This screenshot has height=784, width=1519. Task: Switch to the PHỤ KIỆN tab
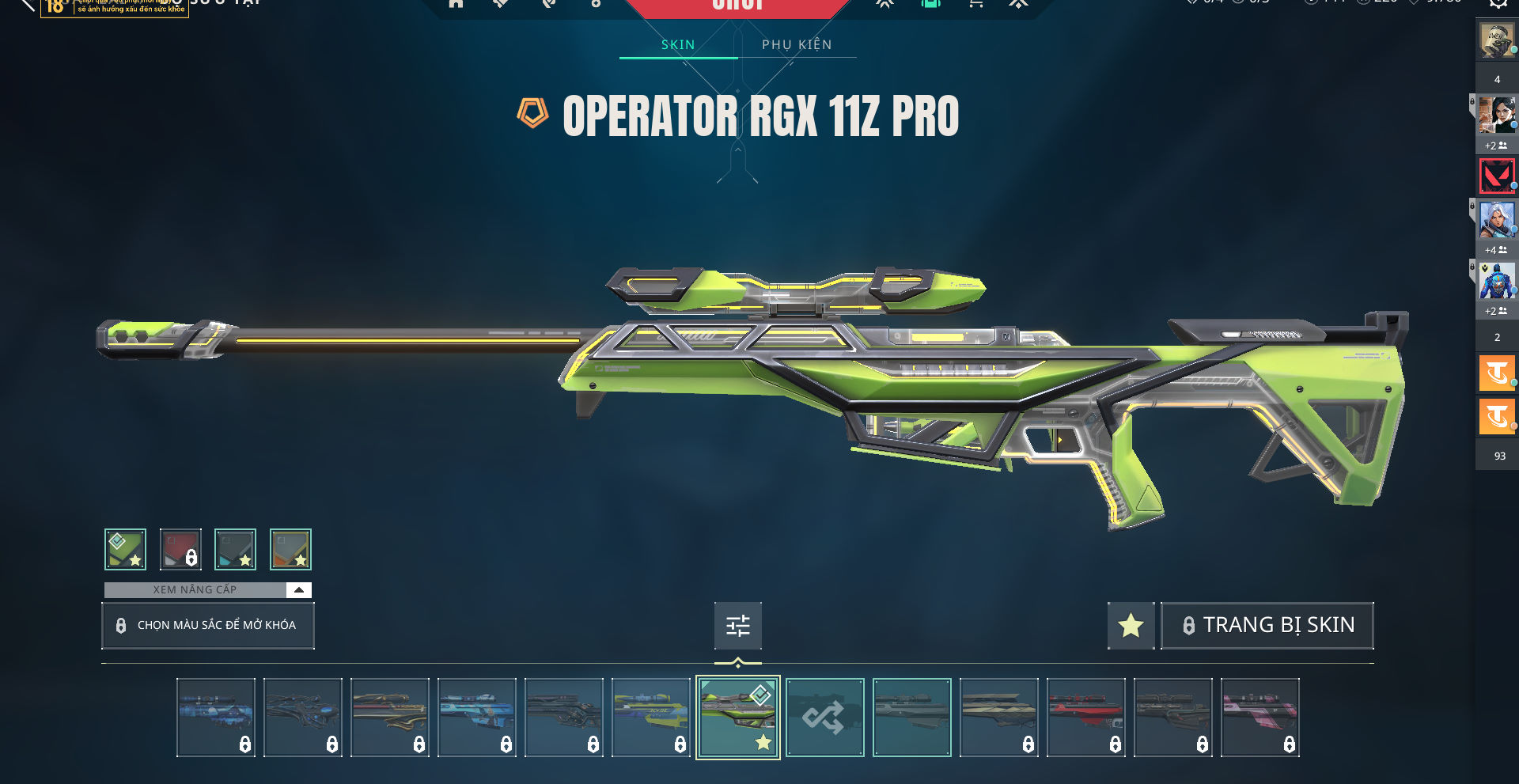797,45
